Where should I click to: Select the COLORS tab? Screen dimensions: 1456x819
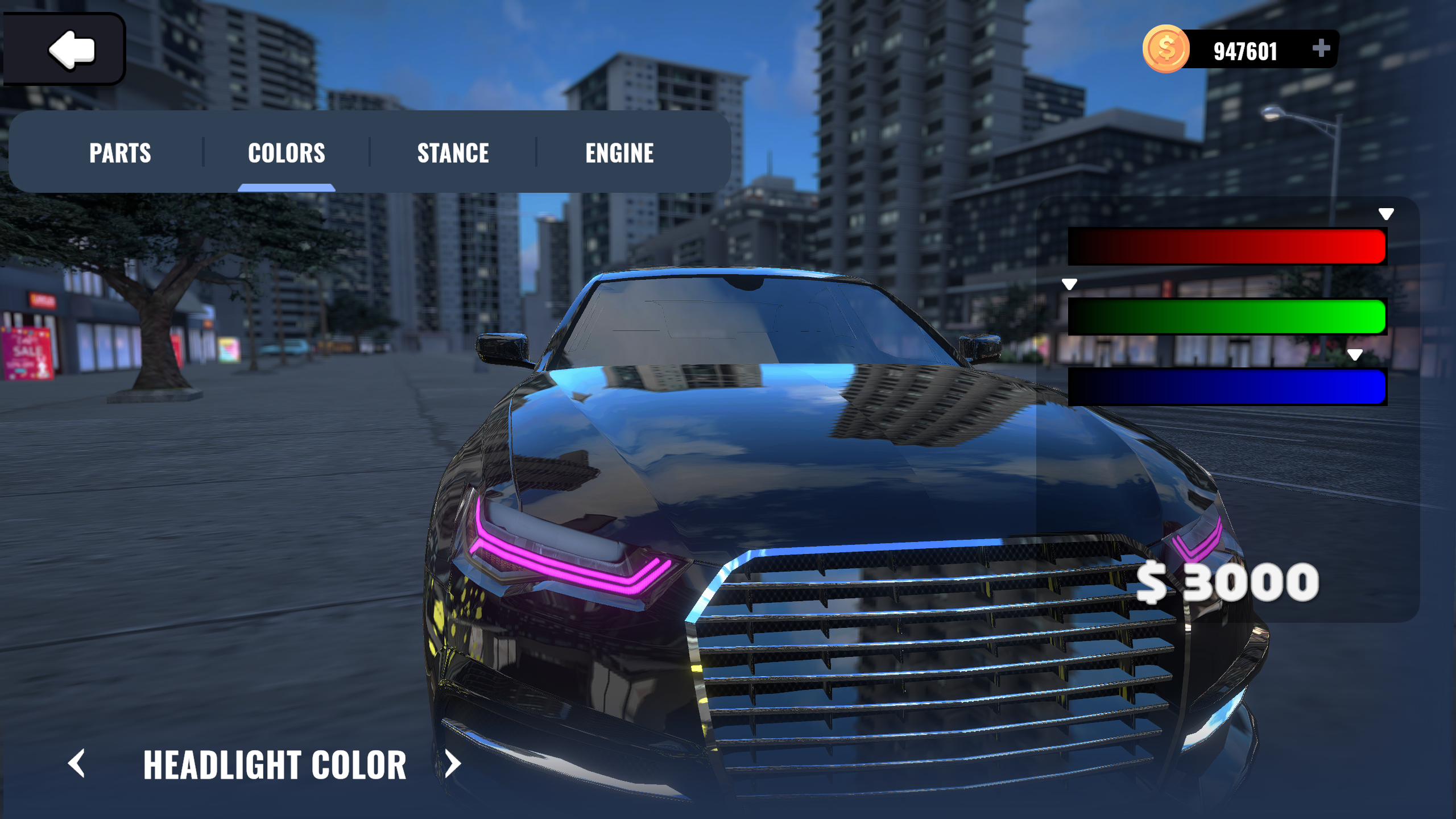[x=287, y=152]
